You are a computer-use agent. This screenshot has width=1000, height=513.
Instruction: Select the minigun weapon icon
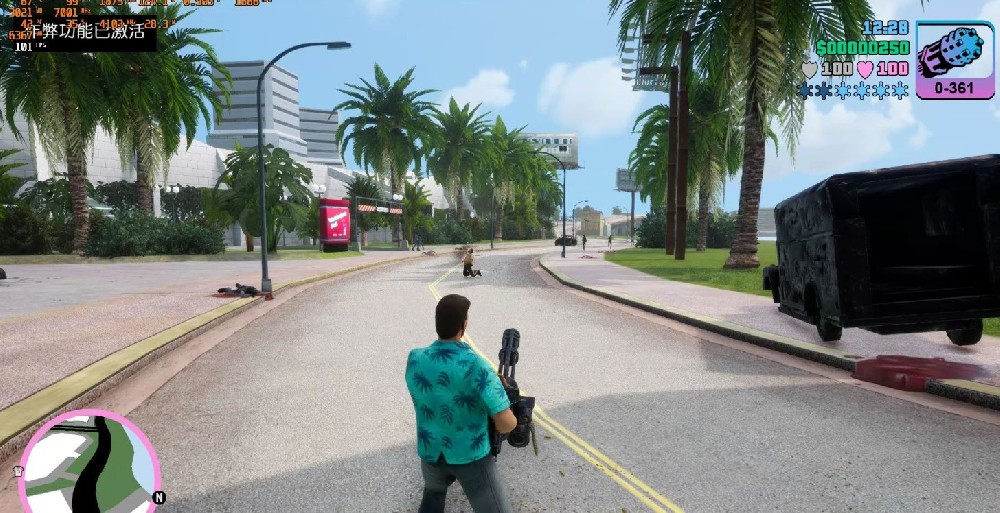click(x=955, y=54)
